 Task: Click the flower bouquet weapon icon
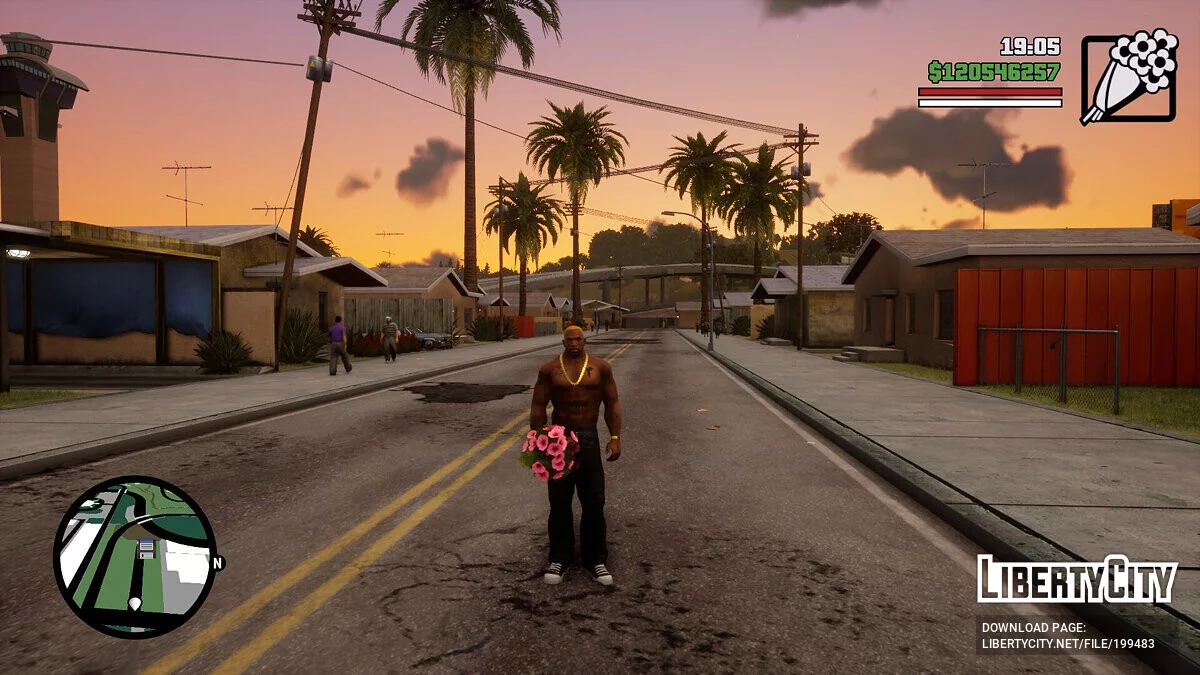(x=1129, y=77)
